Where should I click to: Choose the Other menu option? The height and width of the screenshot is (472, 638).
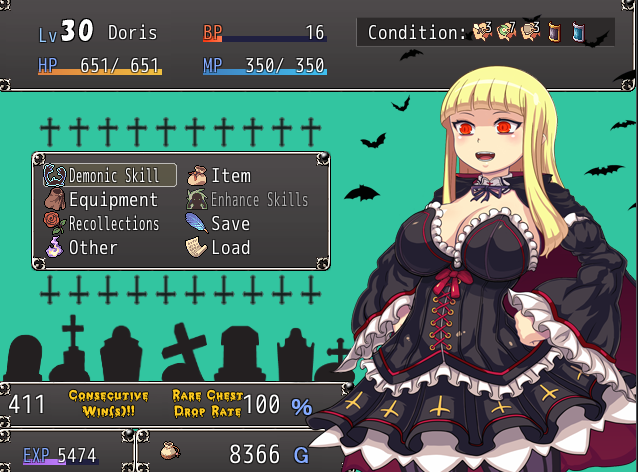coord(92,248)
